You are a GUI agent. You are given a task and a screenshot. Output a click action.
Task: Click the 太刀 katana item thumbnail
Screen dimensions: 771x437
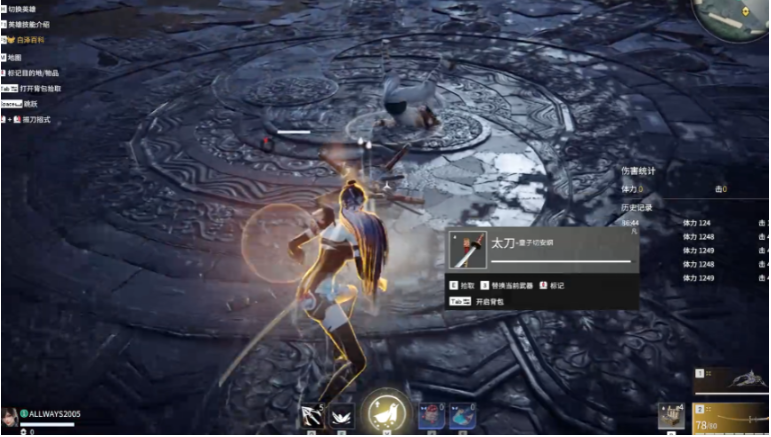coord(468,250)
